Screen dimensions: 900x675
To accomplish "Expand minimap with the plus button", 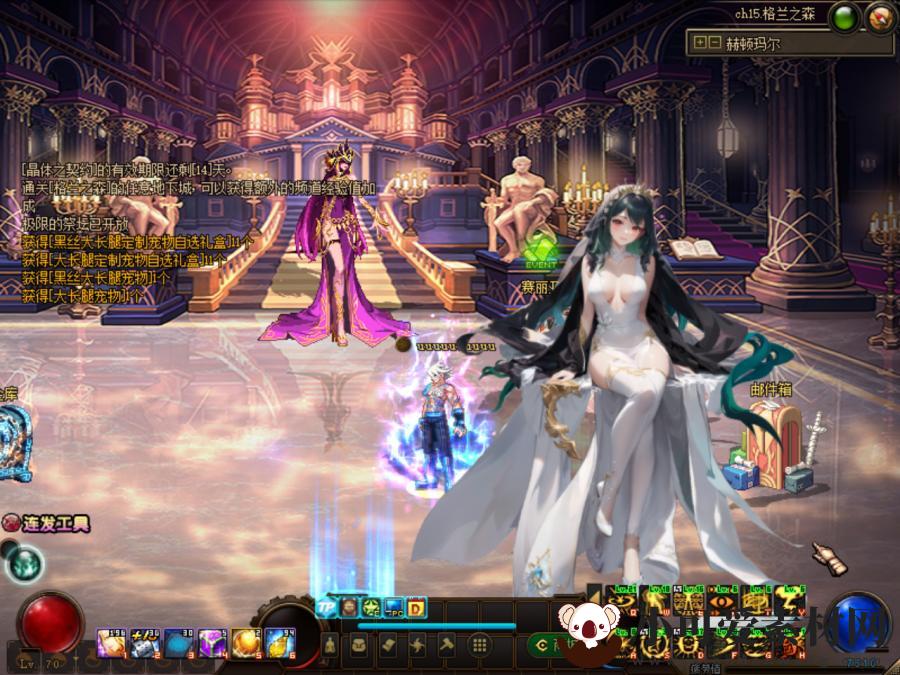I will [700, 43].
